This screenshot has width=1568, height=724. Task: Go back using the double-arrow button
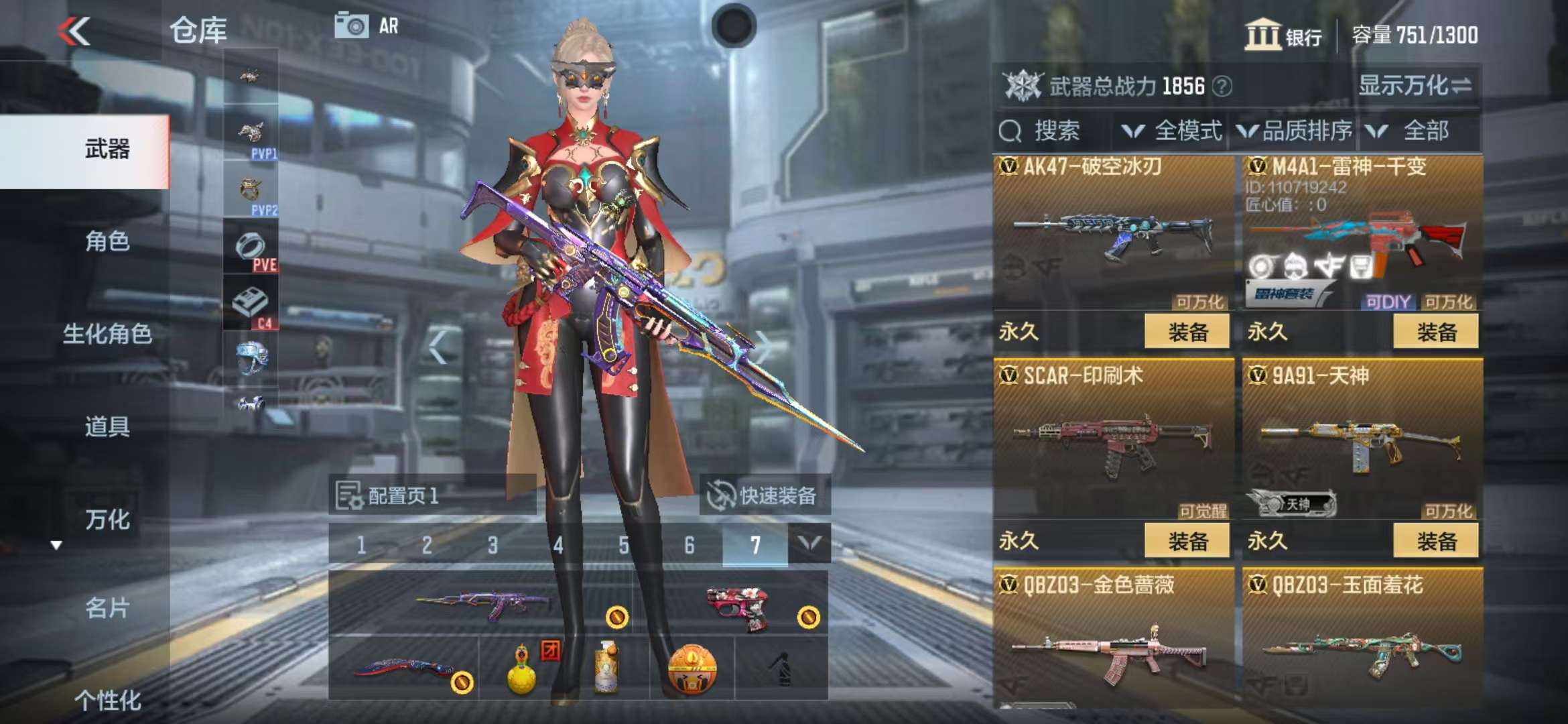pyautogui.click(x=74, y=31)
